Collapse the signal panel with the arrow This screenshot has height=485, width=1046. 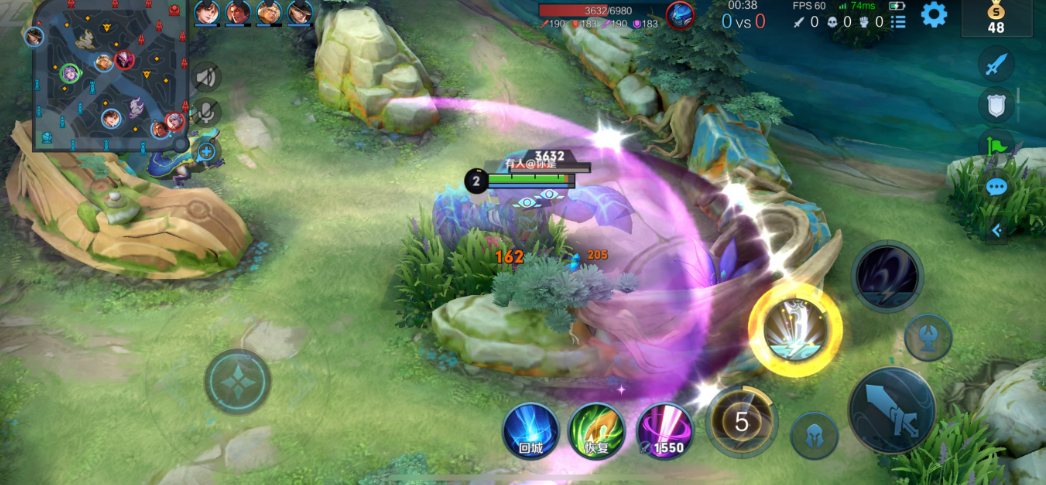coord(996,230)
